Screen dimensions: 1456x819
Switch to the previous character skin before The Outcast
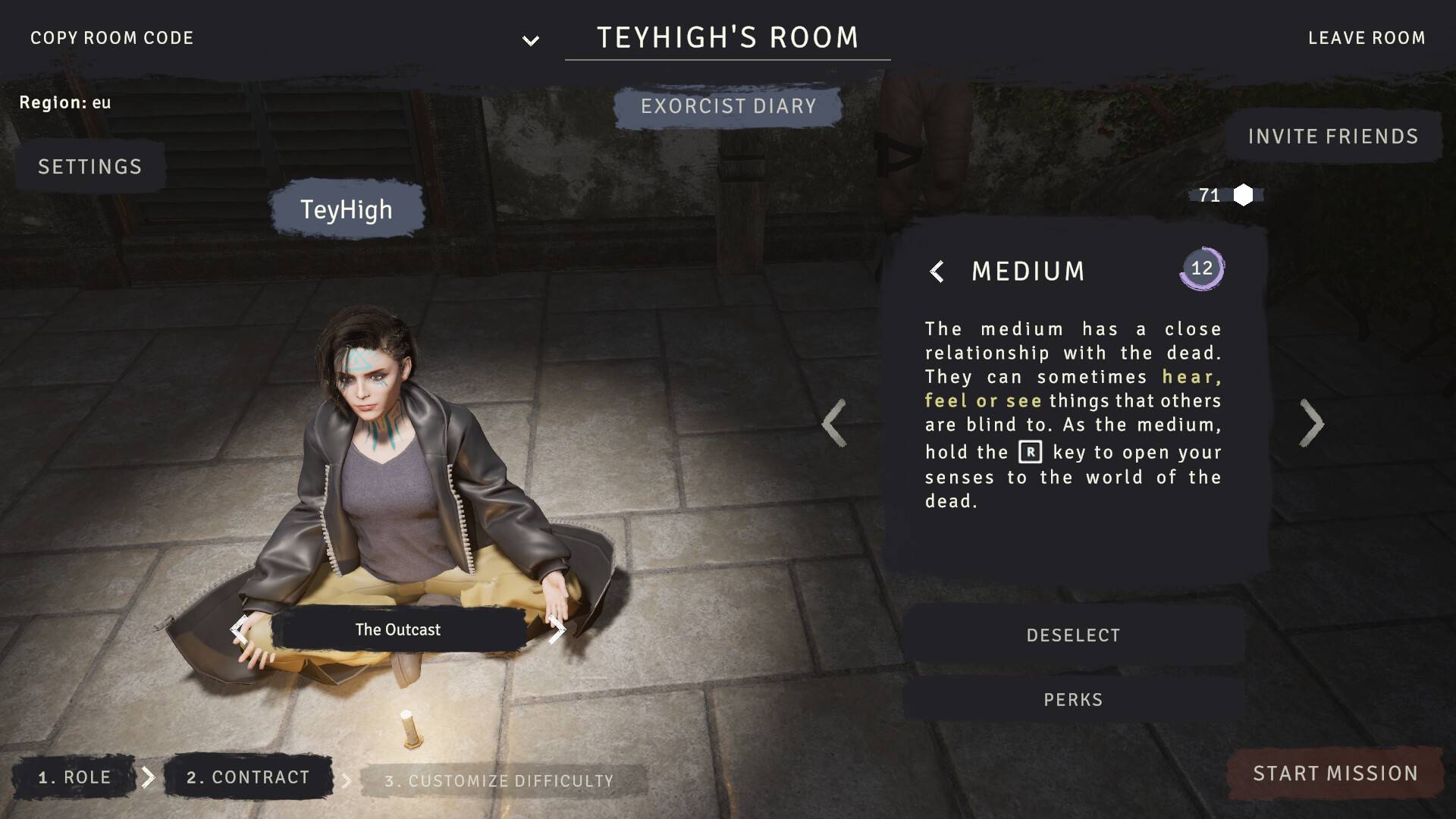point(239,629)
